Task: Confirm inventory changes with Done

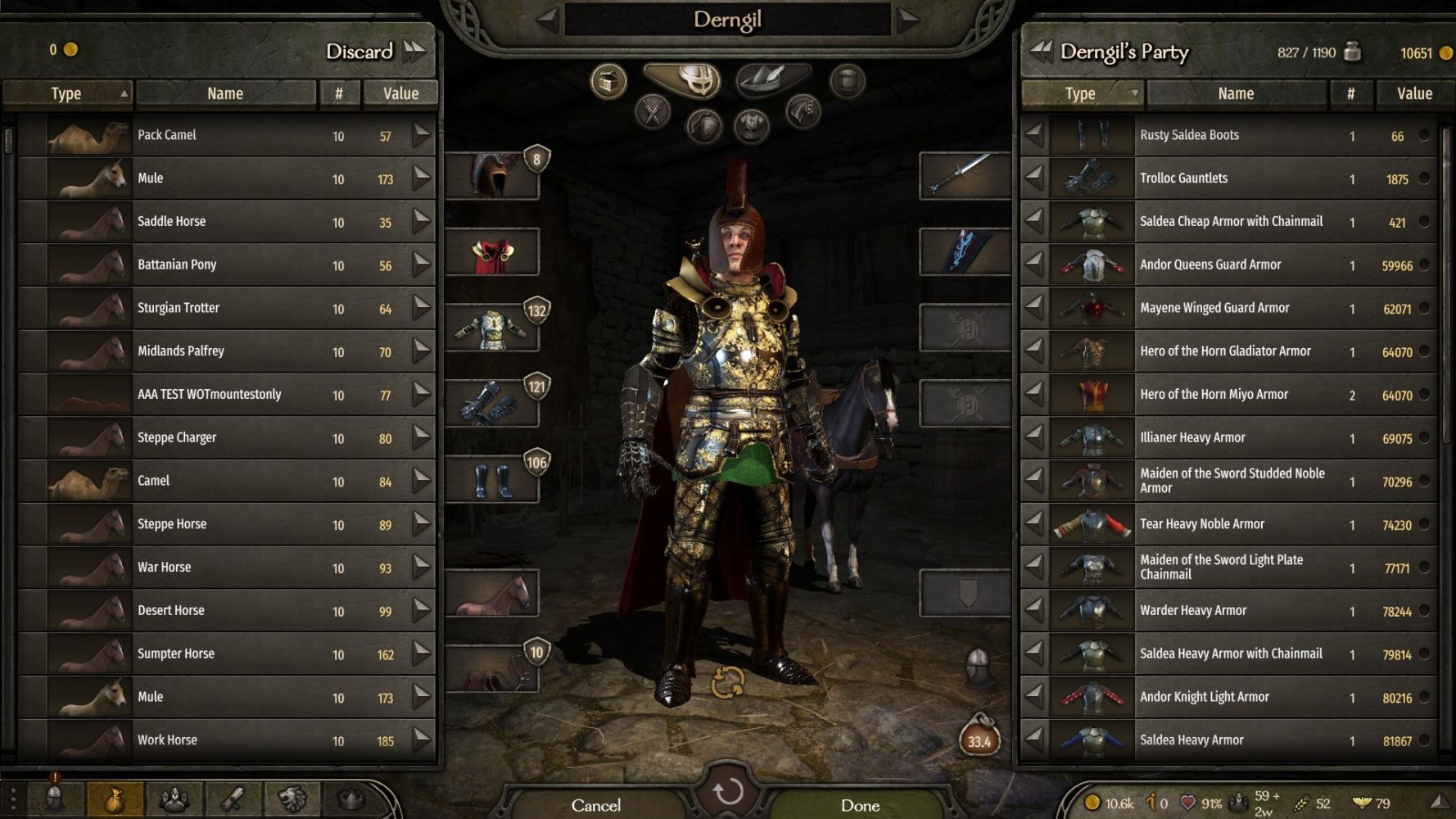Action: [860, 805]
